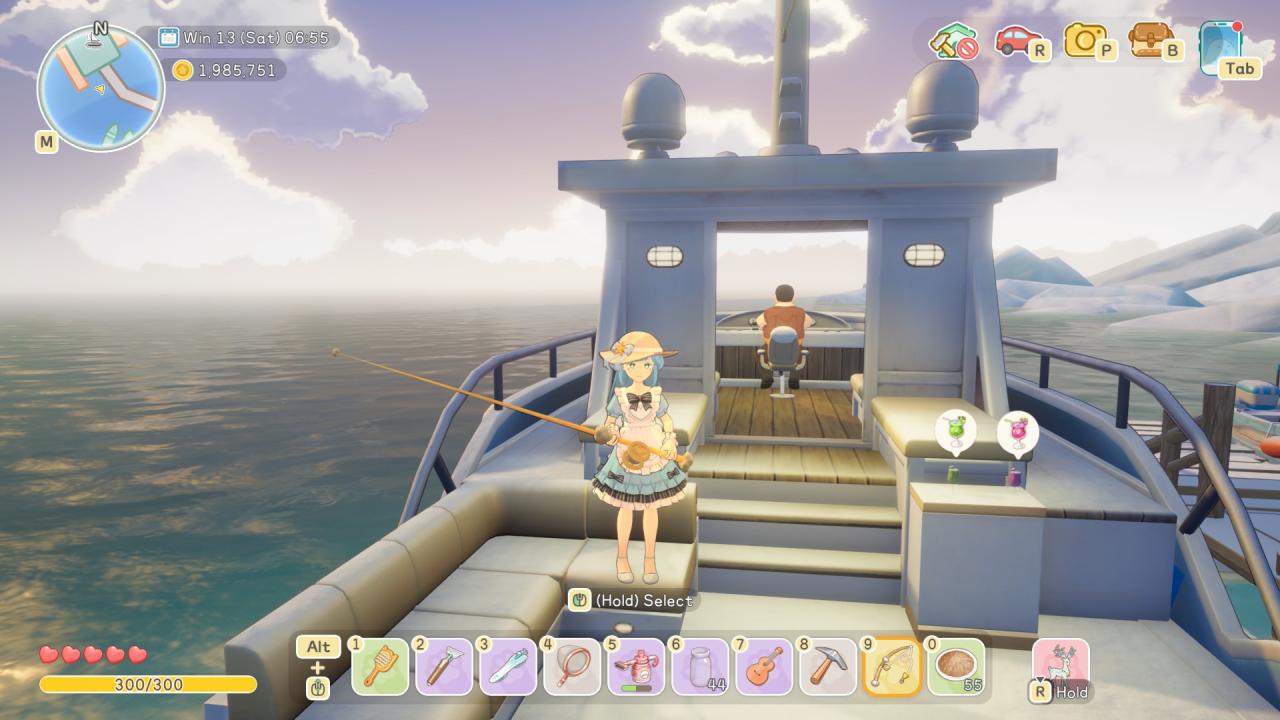Click the pink deer mount icon
1280x720 pixels.
pyautogui.click(x=1060, y=663)
